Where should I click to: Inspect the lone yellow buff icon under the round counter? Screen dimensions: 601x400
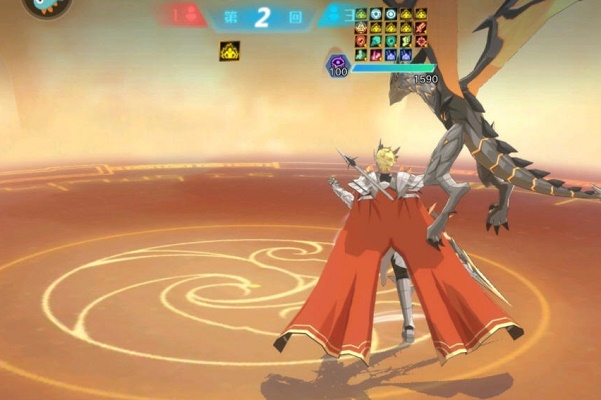coord(229,50)
